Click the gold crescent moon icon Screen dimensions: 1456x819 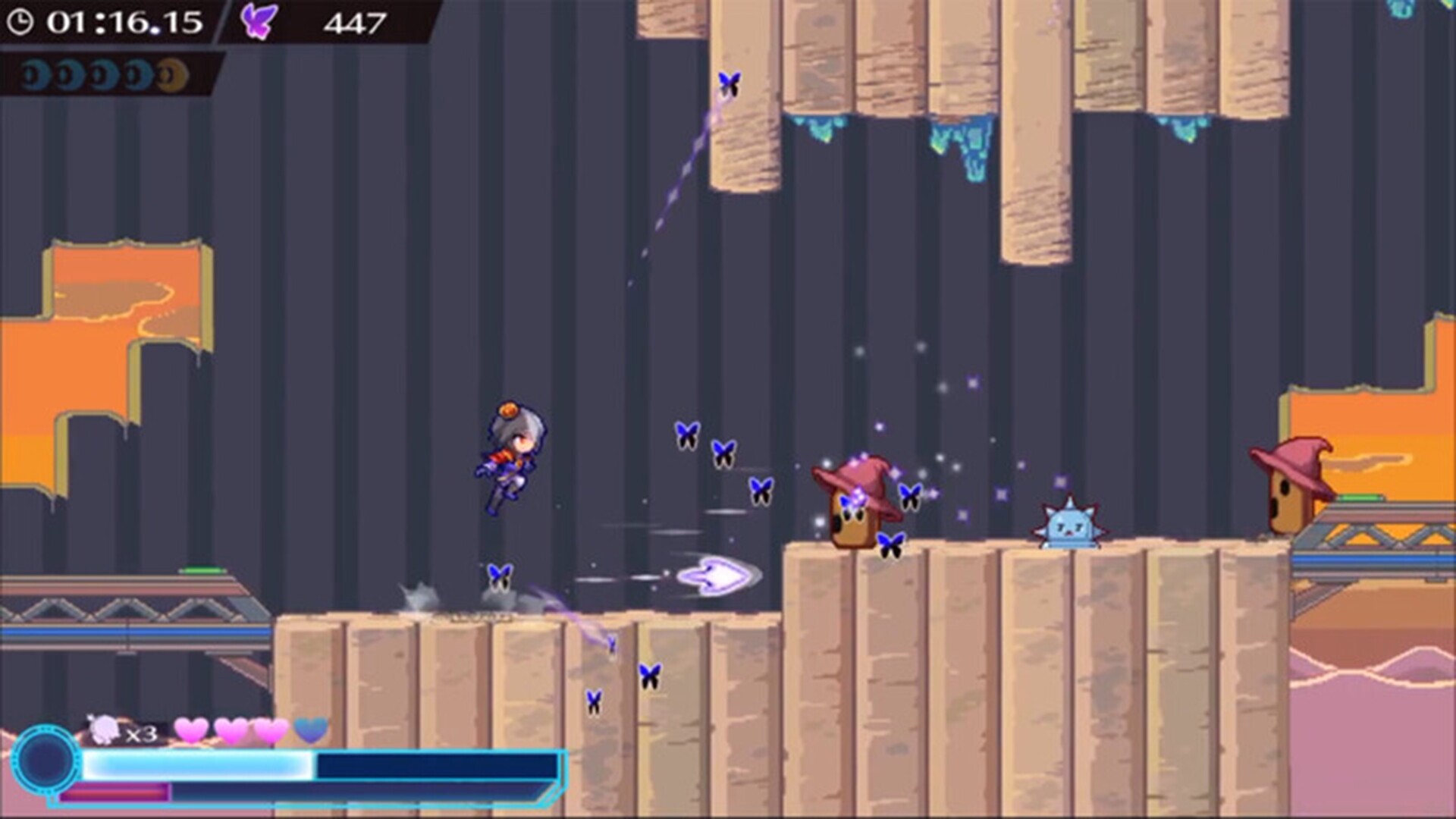pos(172,74)
